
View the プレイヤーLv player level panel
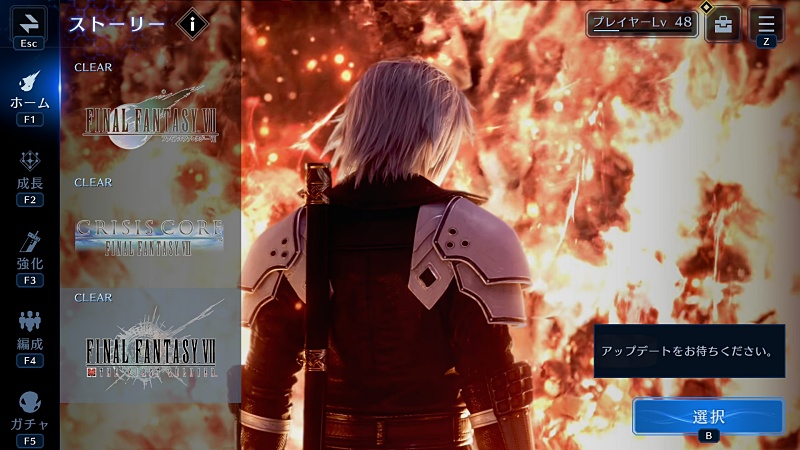pos(641,23)
